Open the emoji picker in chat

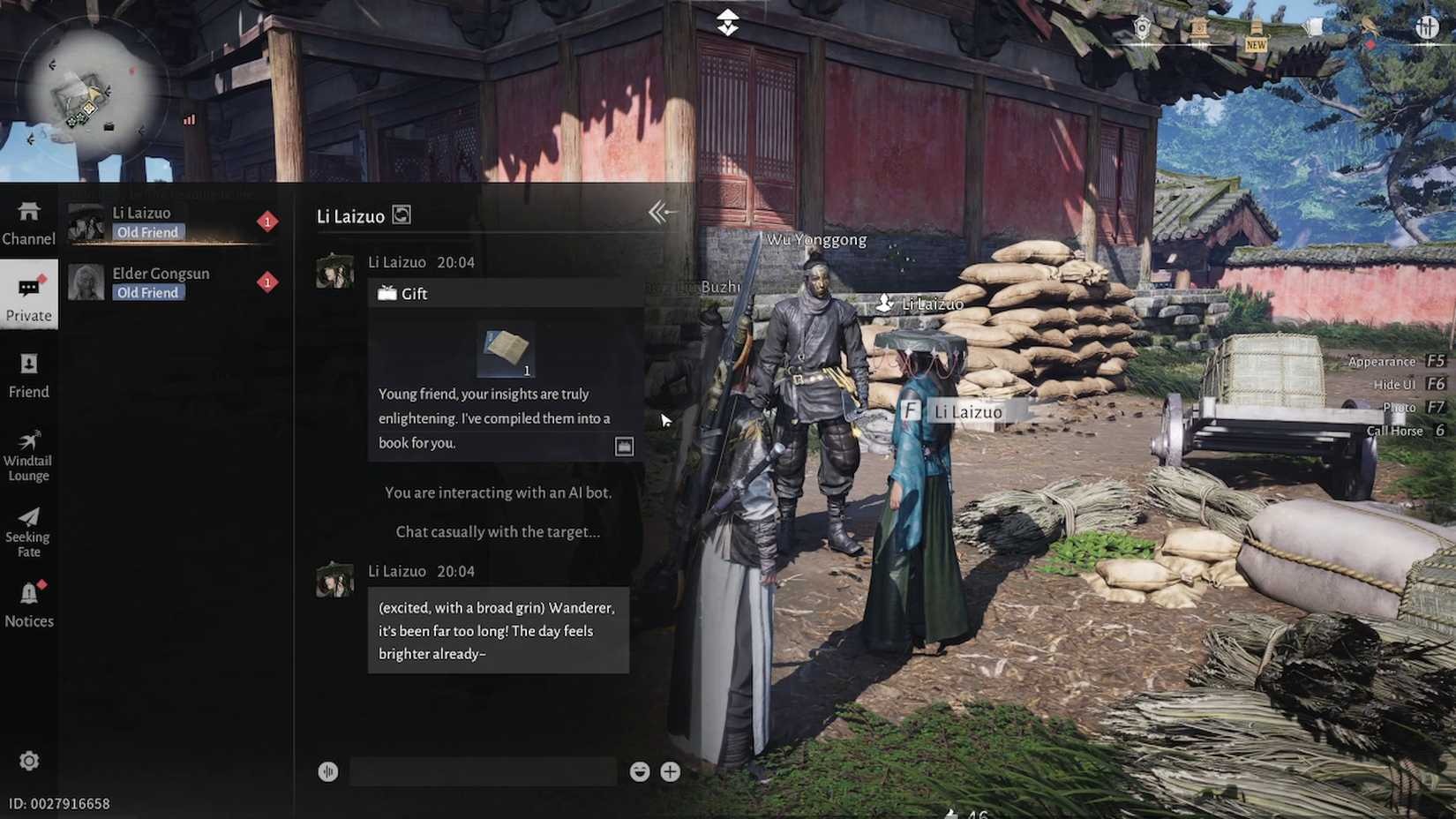coord(640,771)
